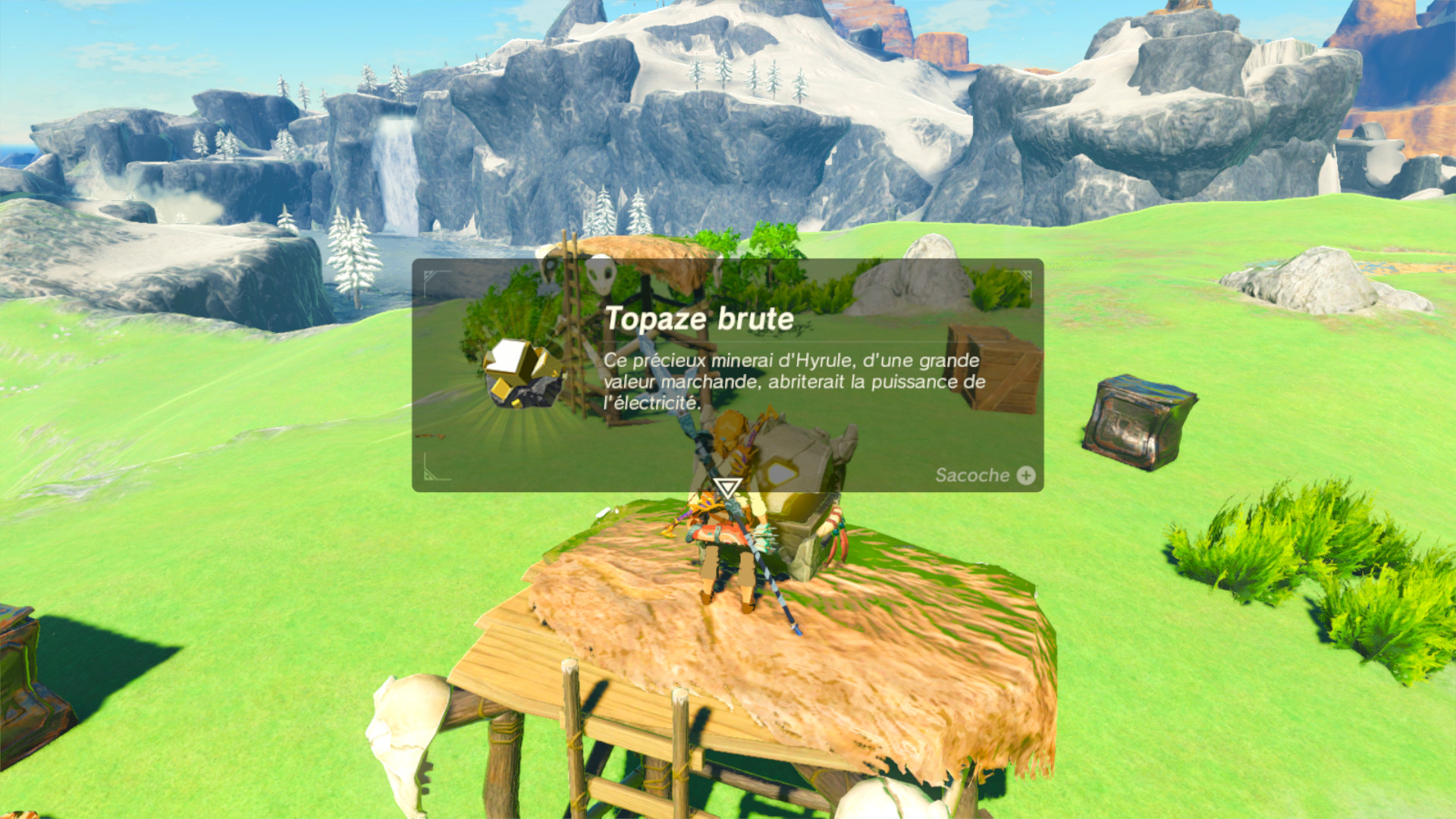The width and height of the screenshot is (1456, 819).
Task: Click the Topaze brute title text
Action: point(698,320)
